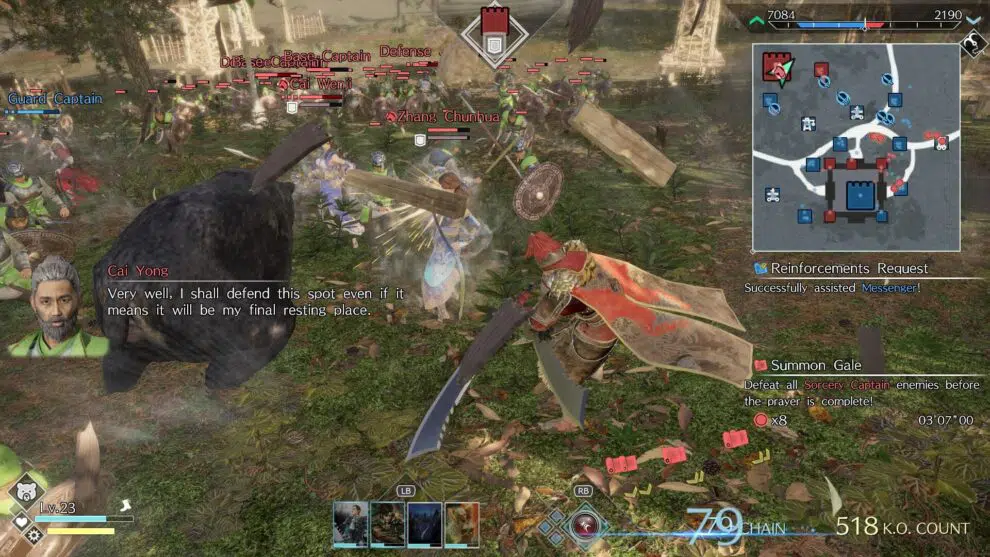Click the battlefield minimap

(x=855, y=147)
